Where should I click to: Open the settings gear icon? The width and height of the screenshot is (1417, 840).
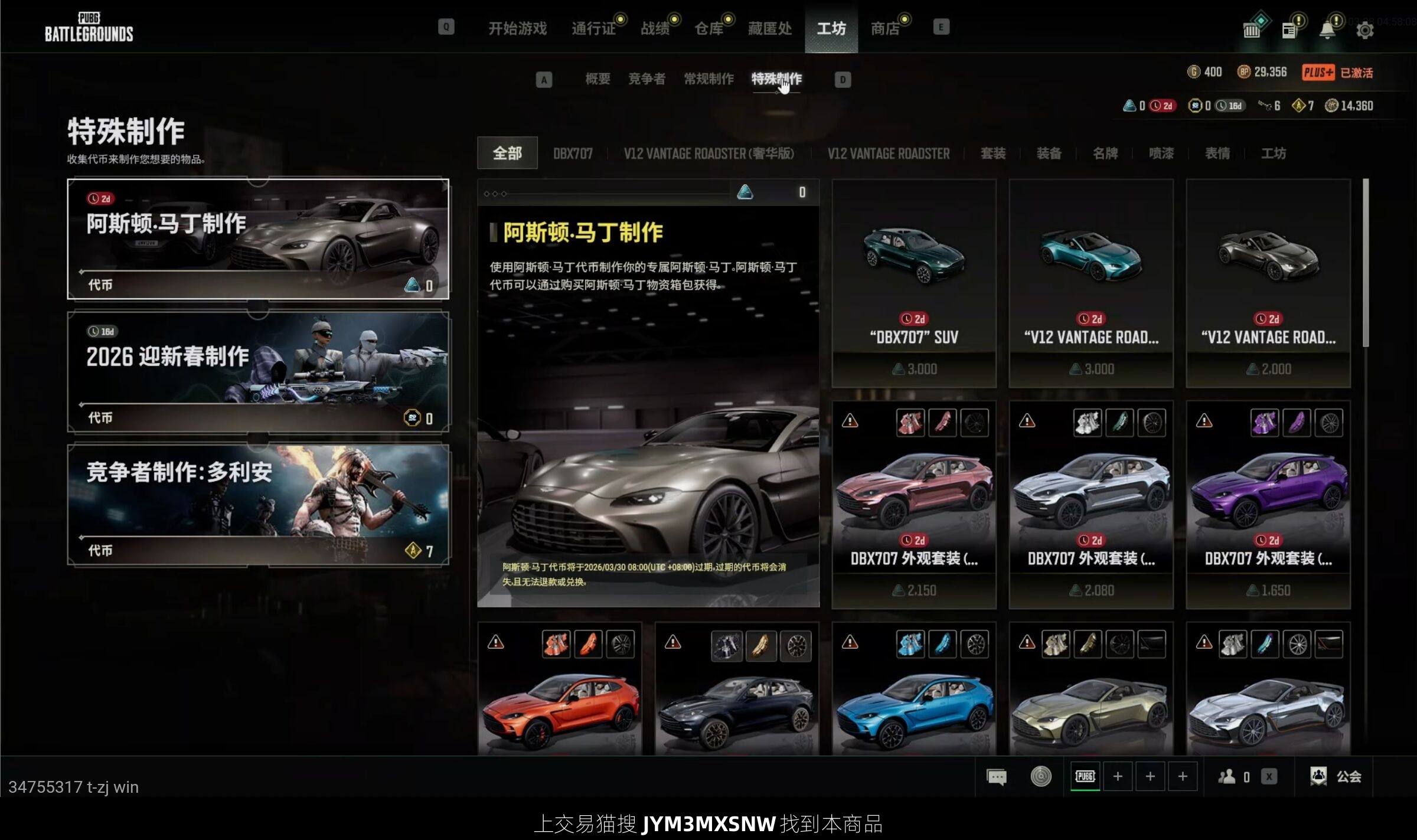tap(1364, 30)
